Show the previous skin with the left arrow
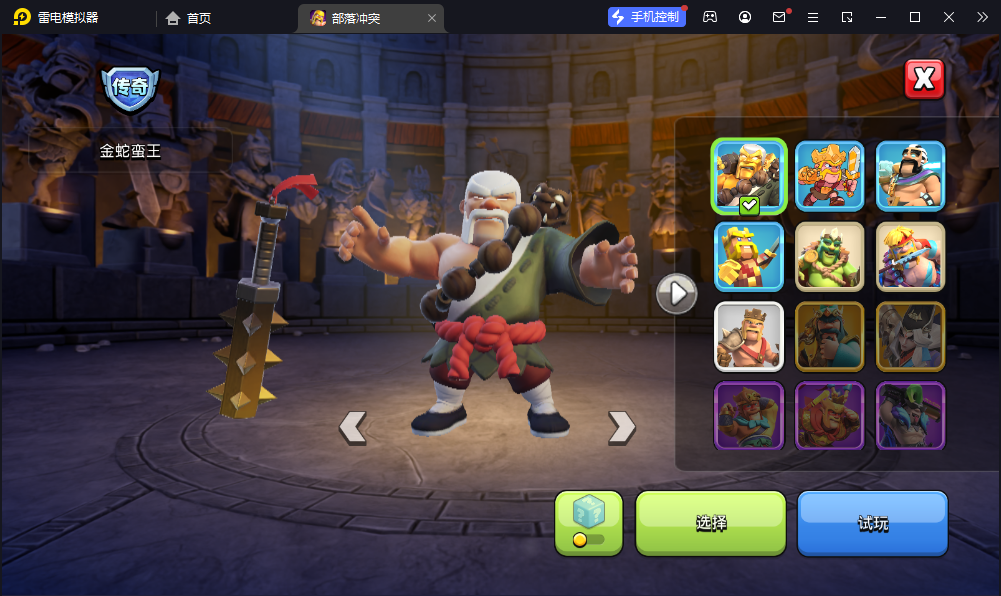 tap(352, 427)
